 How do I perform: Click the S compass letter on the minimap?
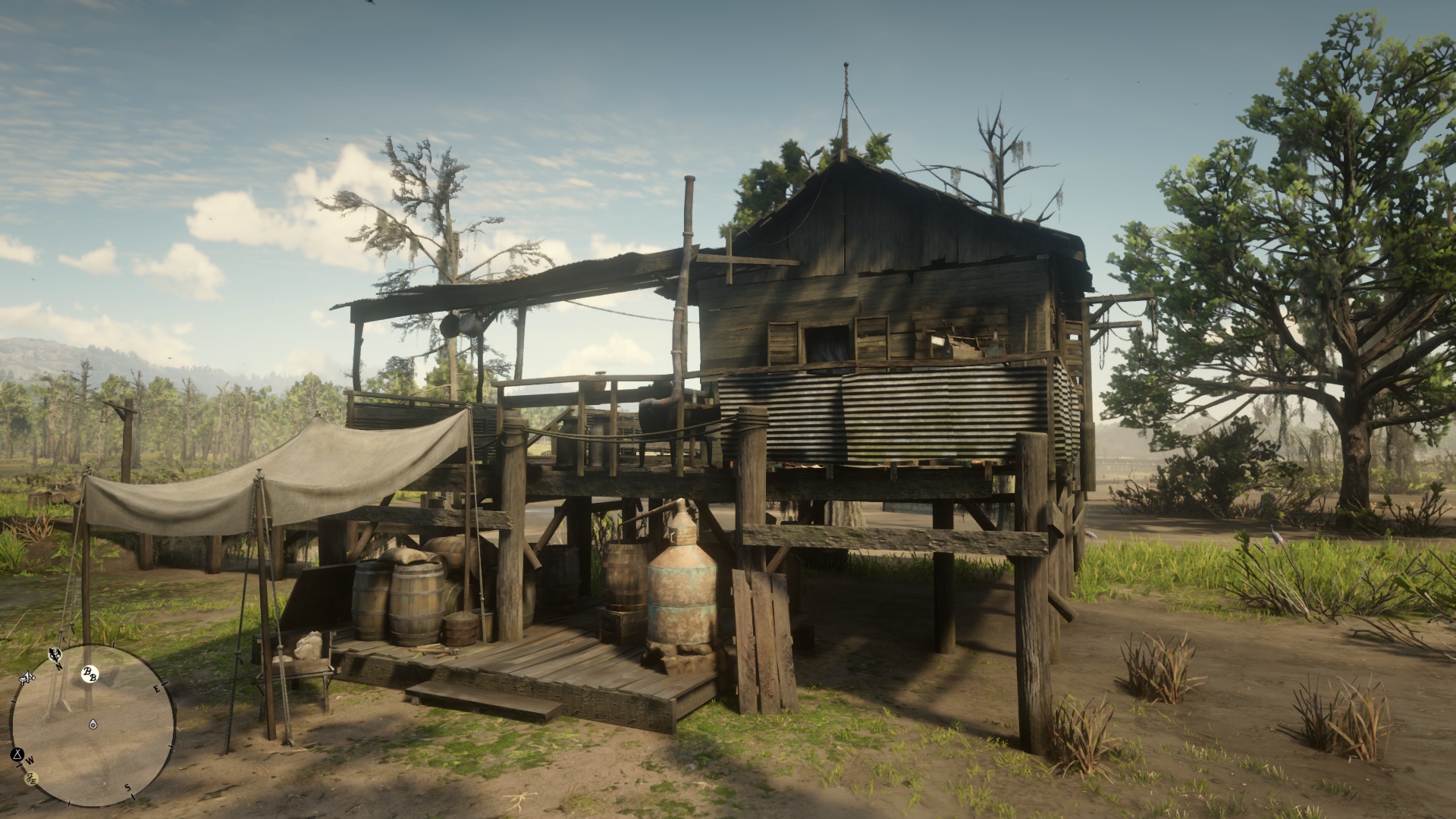coord(127,787)
